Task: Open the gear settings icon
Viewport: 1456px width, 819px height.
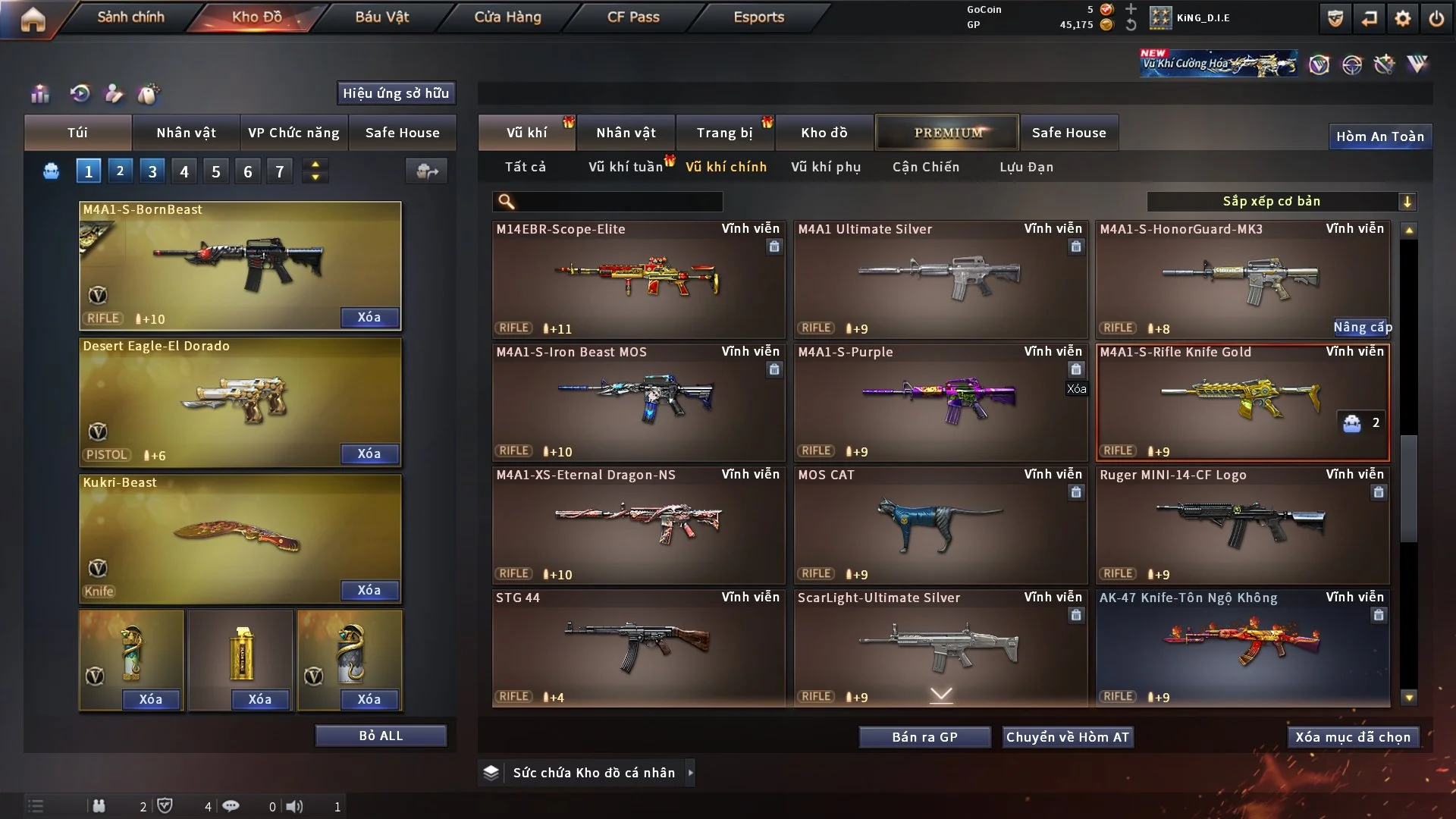Action: coord(1403,18)
